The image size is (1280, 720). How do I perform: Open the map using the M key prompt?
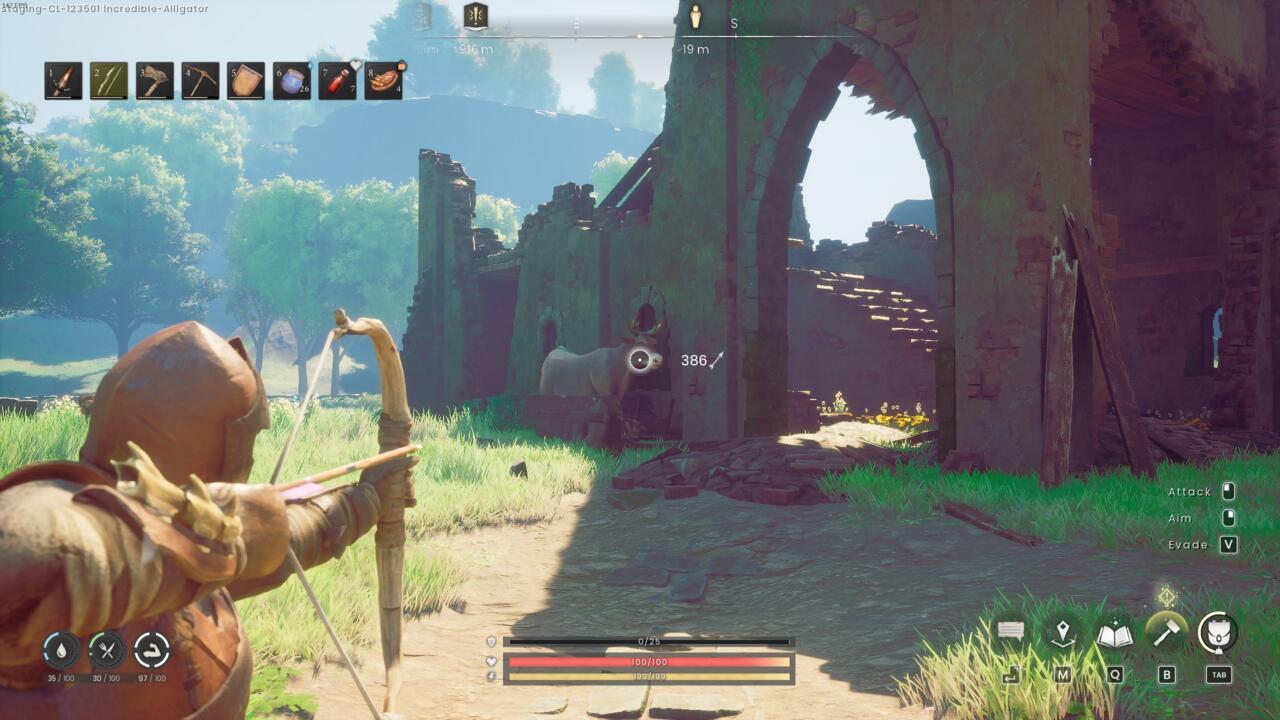pyautogui.click(x=1064, y=675)
